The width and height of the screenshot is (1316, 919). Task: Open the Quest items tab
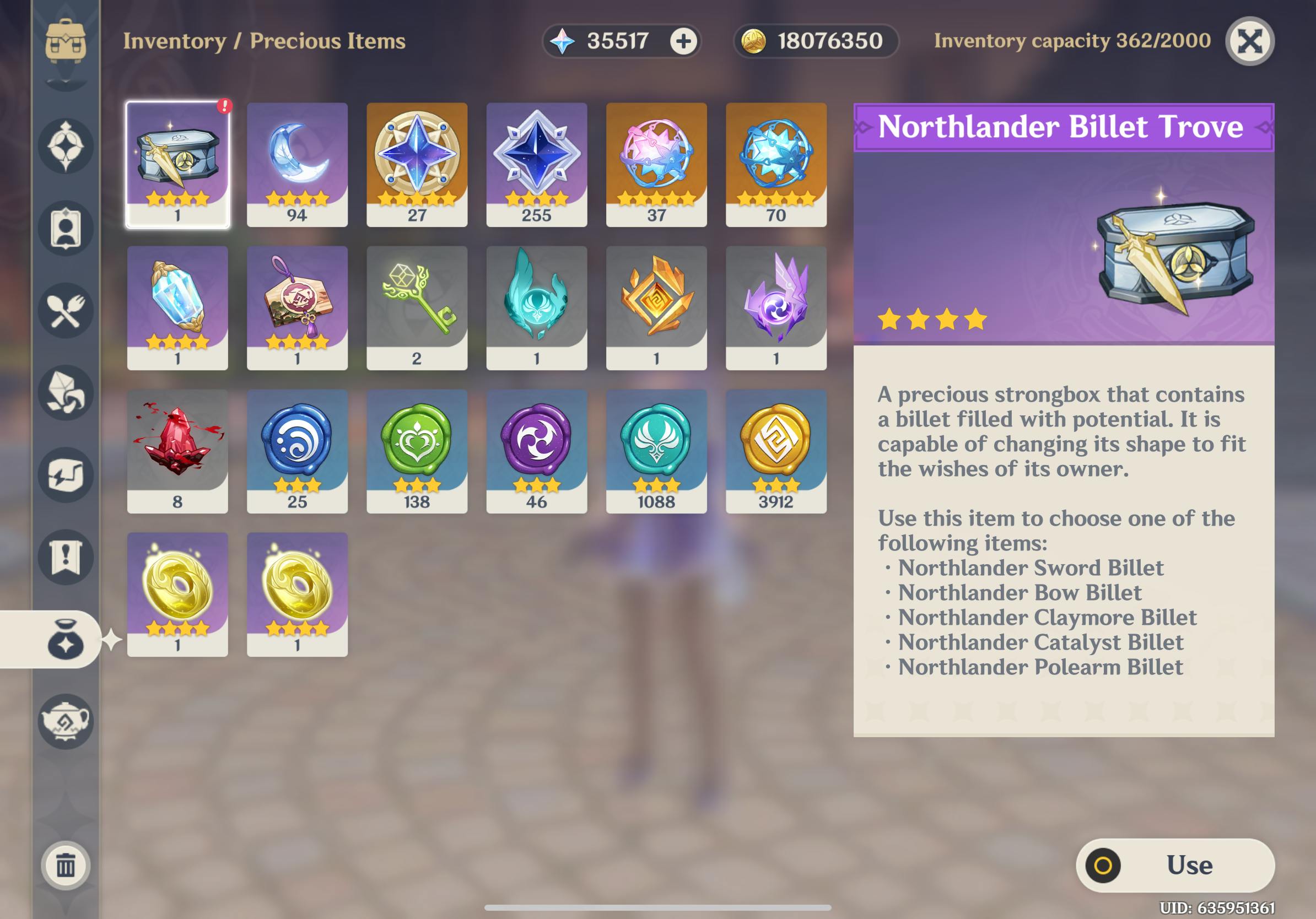66,557
